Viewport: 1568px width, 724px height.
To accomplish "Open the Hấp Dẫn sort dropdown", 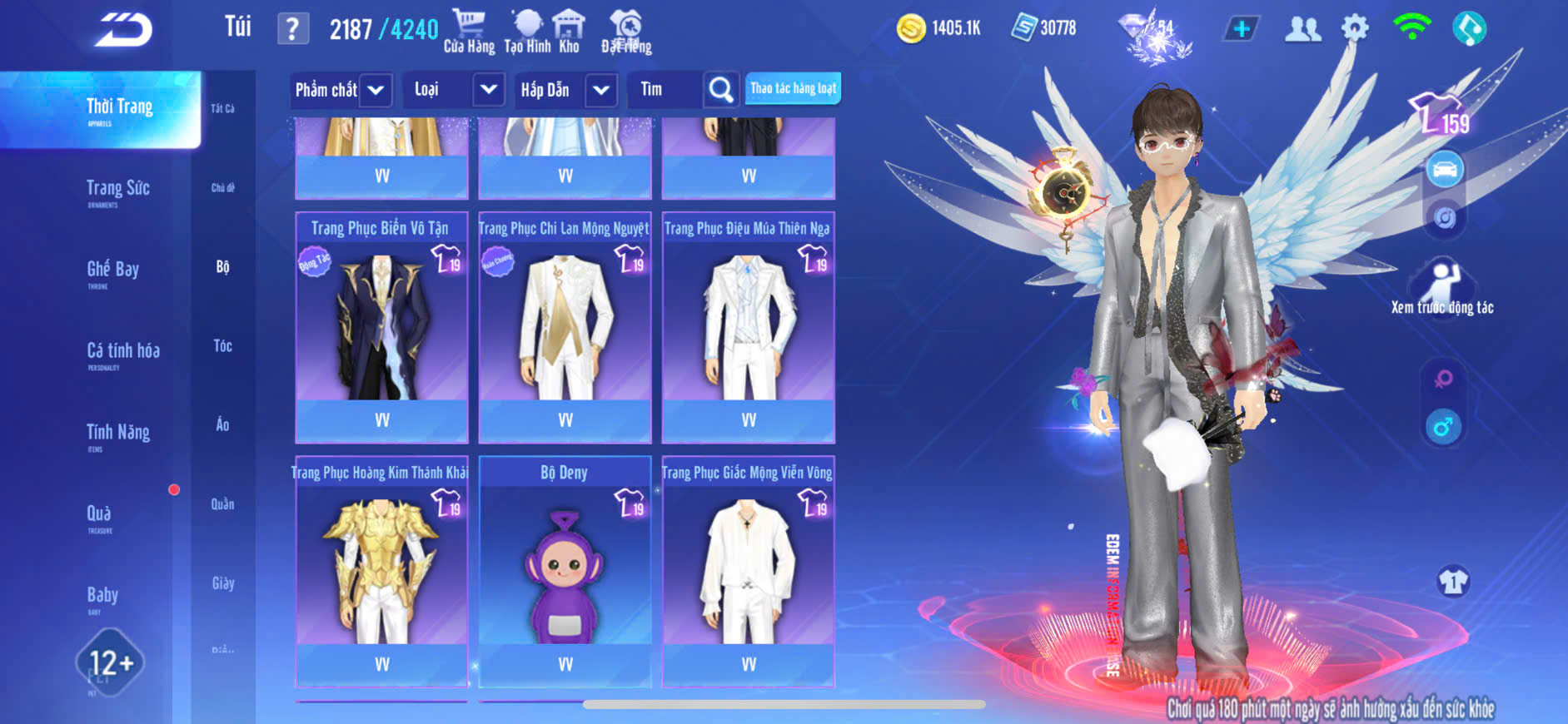I will pos(600,90).
